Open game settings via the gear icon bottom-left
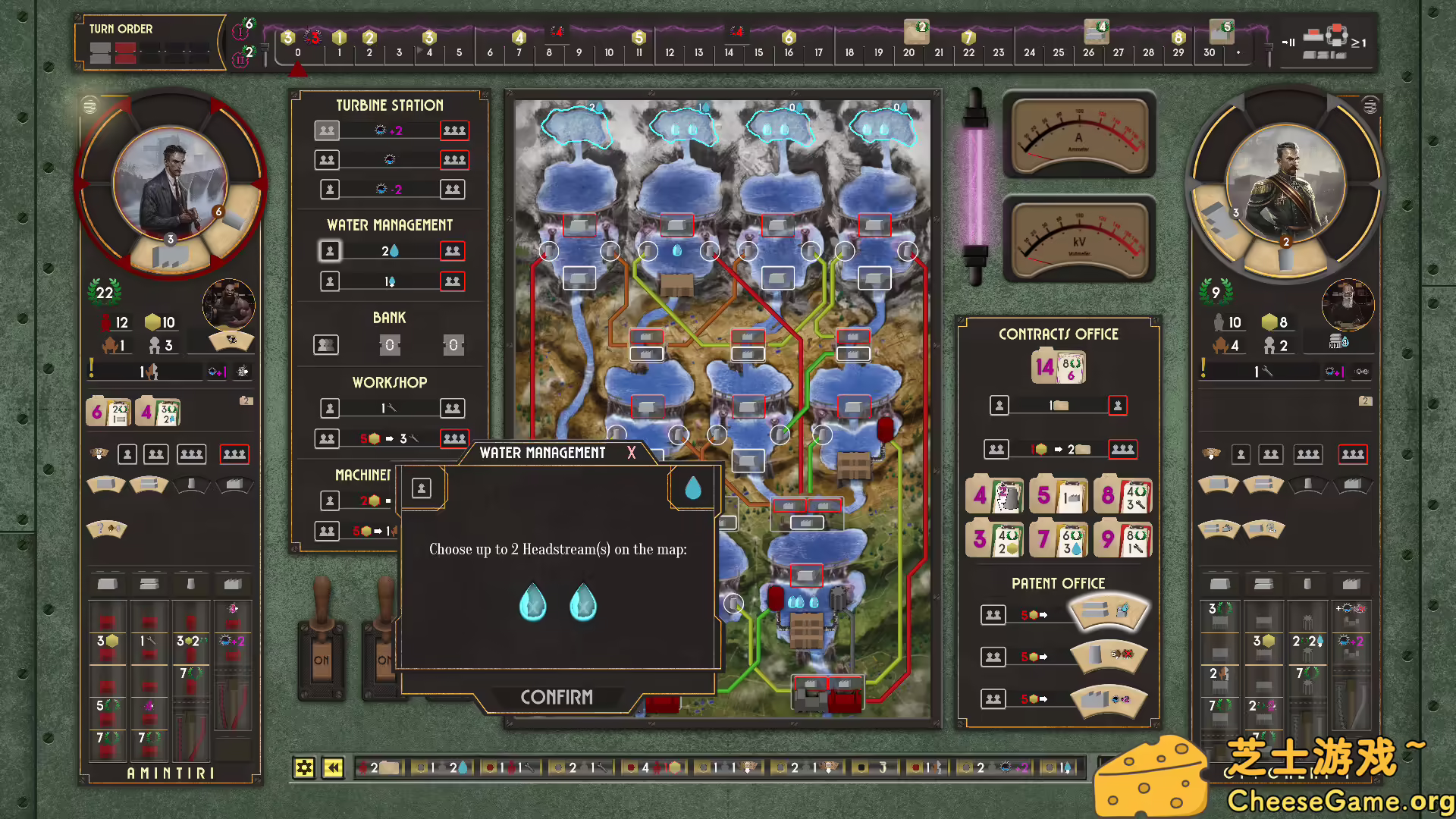The height and width of the screenshot is (819, 1456). tap(305, 767)
